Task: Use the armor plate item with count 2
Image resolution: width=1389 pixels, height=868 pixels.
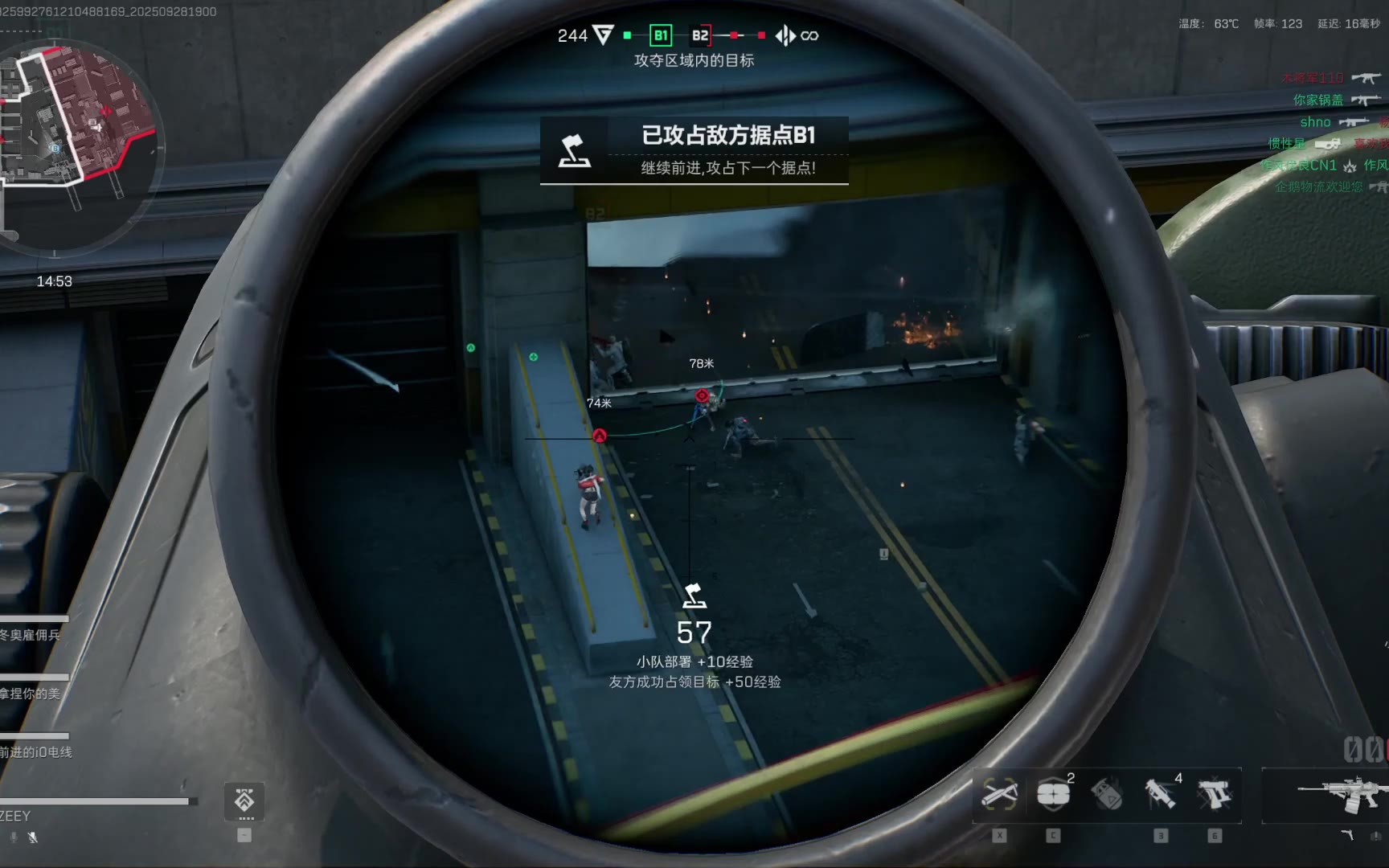Action: [1053, 795]
